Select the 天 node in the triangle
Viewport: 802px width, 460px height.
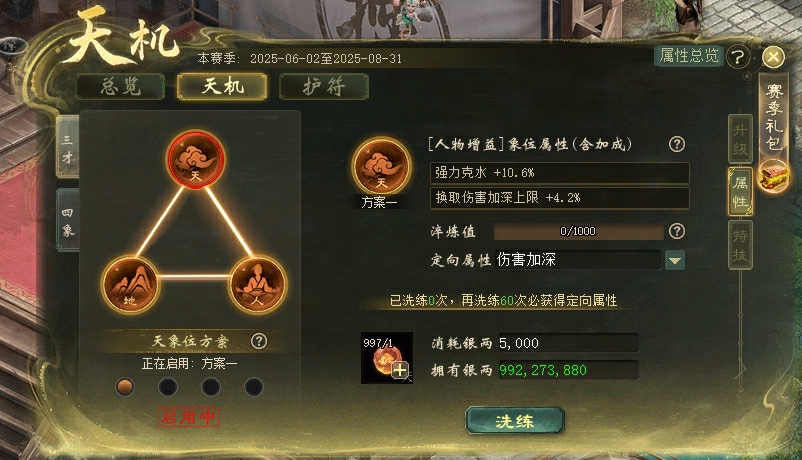[x=195, y=160]
